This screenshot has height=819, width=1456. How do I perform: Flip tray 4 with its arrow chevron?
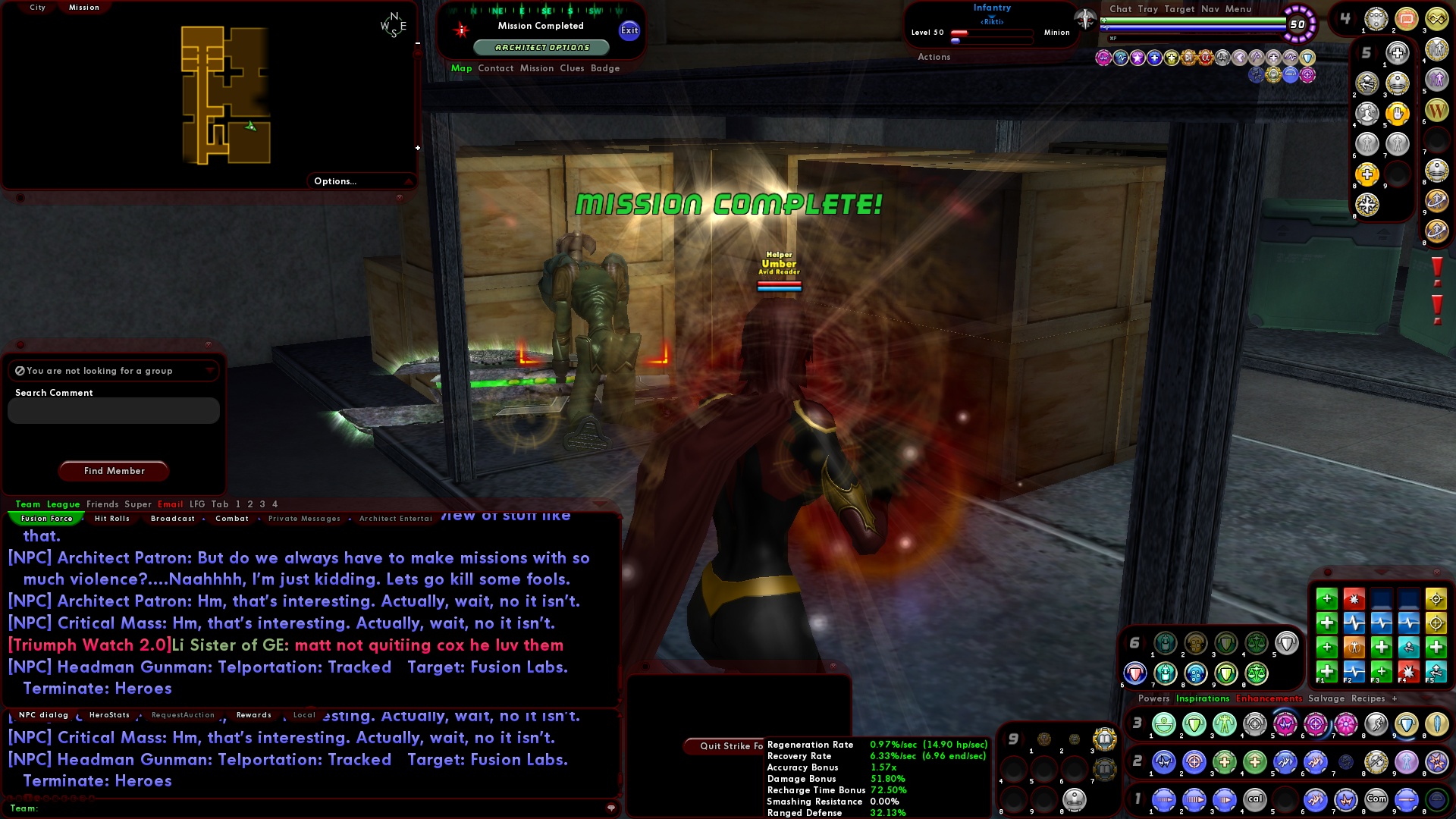(1354, 18)
